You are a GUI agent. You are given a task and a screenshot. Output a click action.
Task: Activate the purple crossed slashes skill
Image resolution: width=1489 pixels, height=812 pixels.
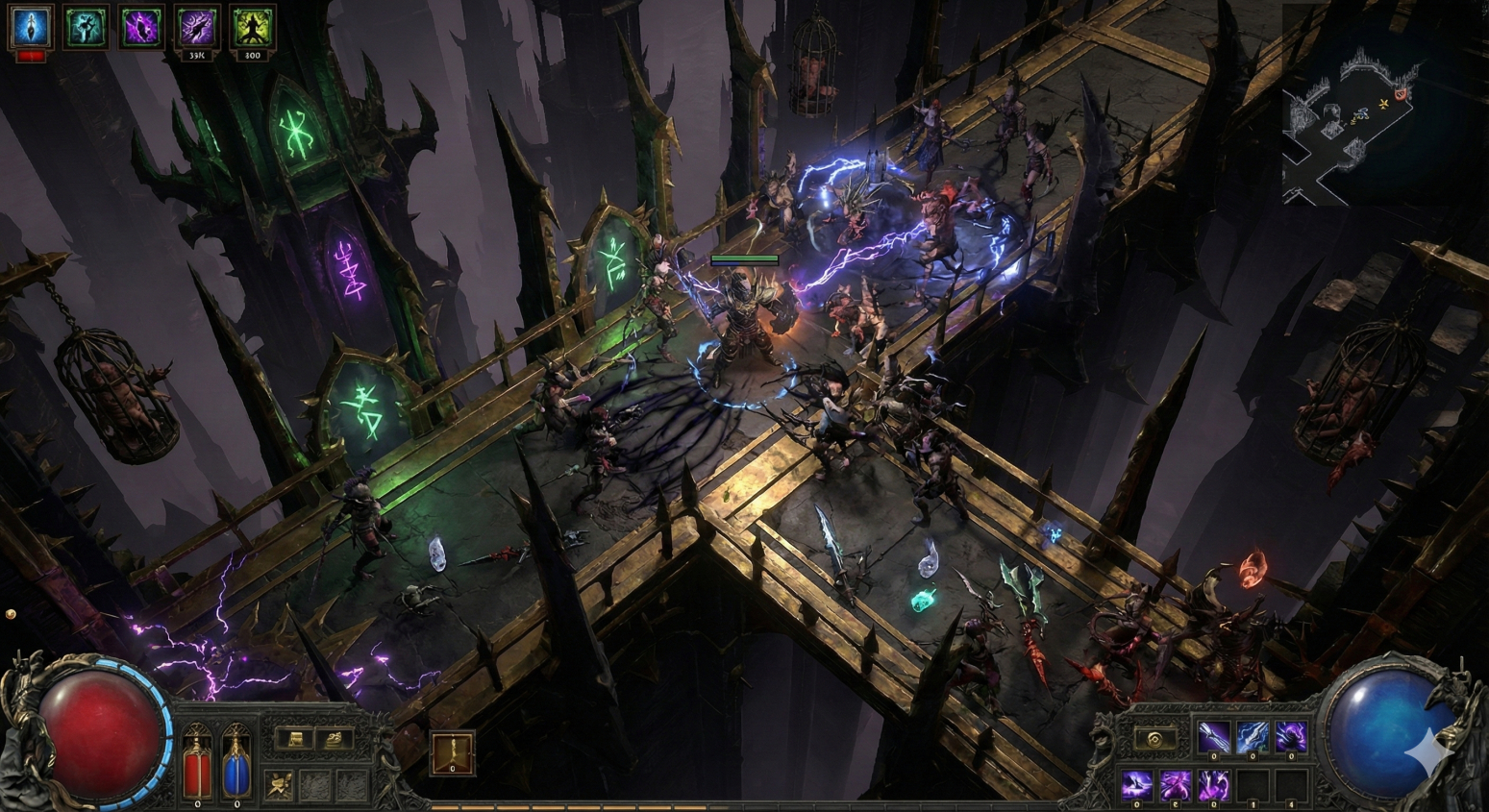pyautogui.click(x=1175, y=785)
